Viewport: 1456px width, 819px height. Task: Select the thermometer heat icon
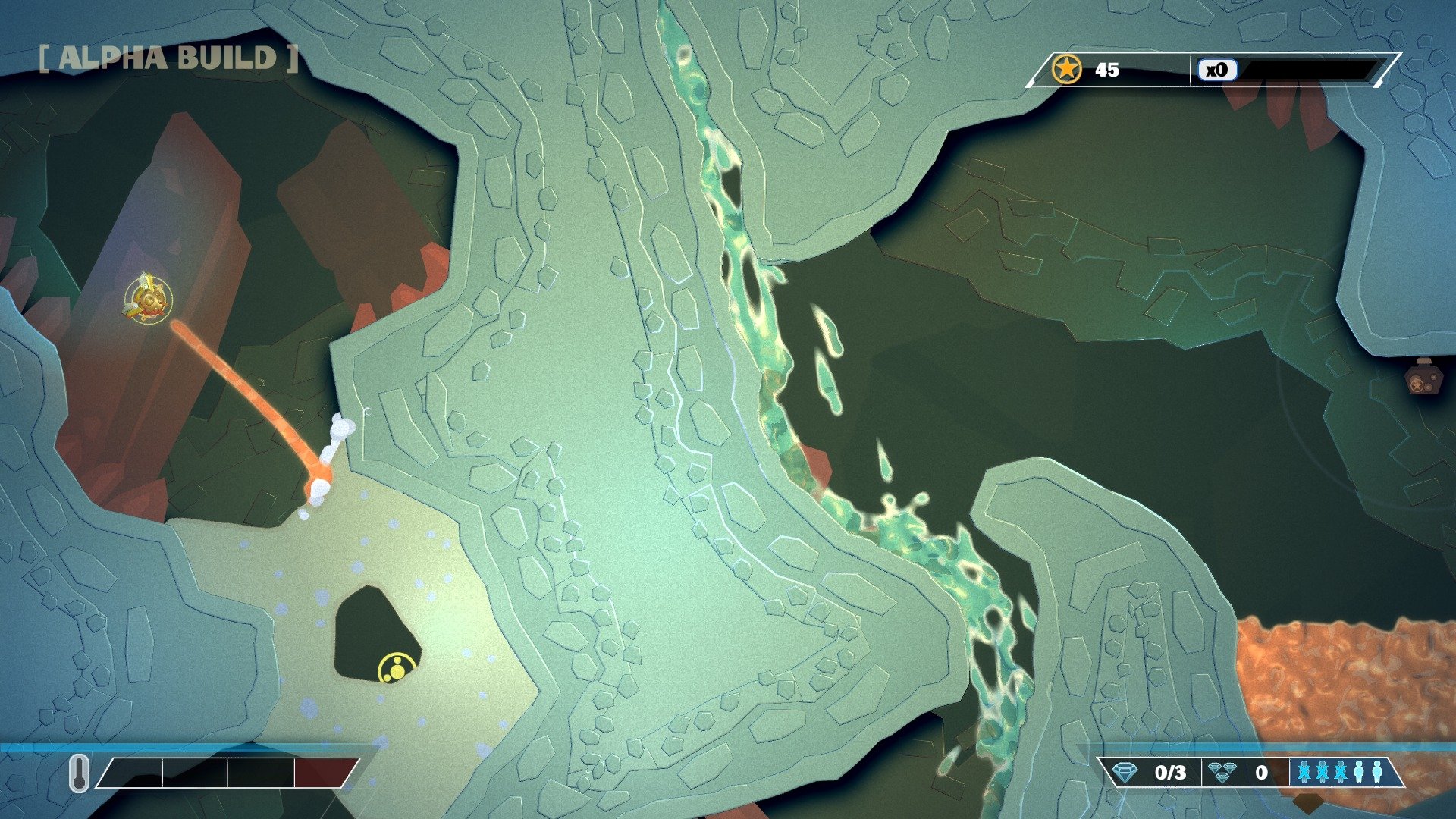pos(79,773)
